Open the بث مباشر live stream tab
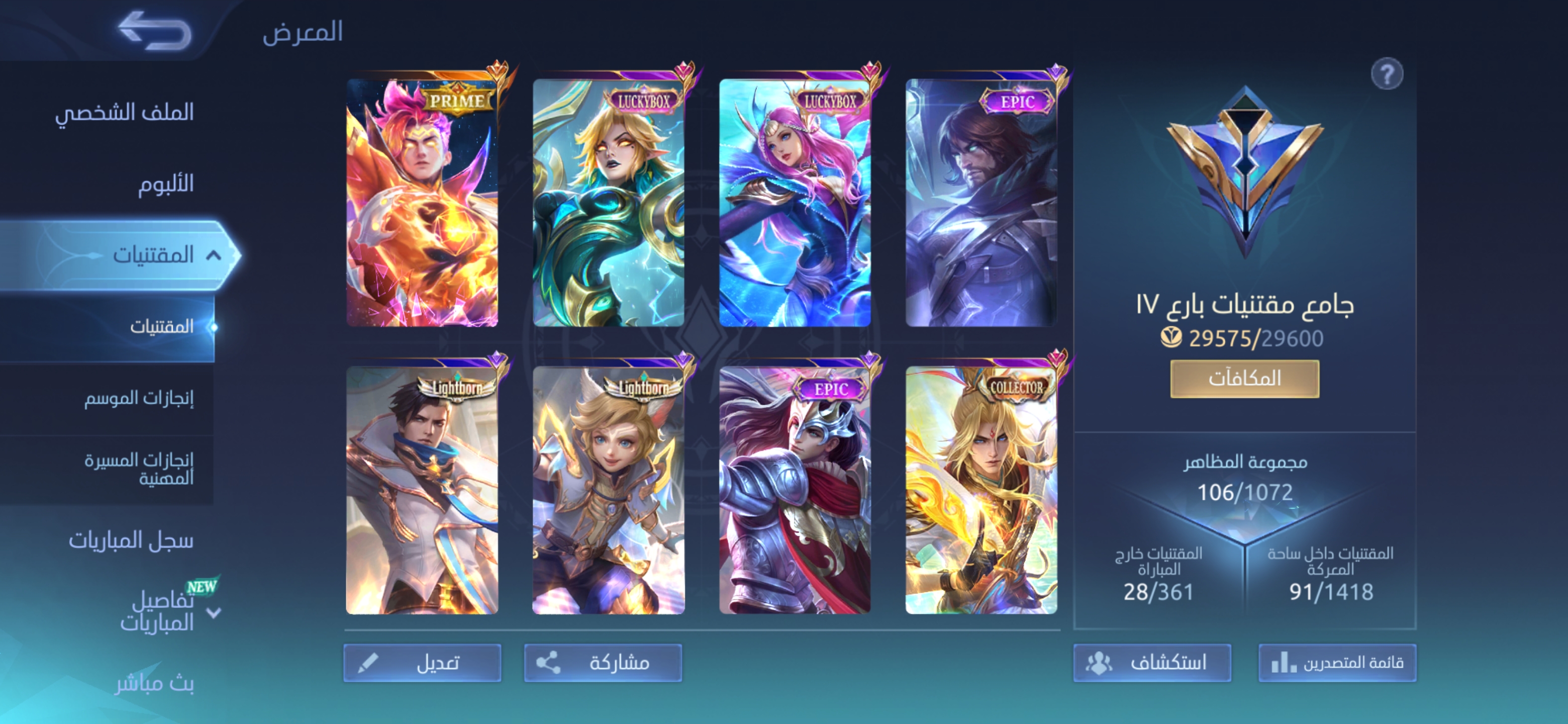Screen dimensions: 1568x724 (155, 683)
